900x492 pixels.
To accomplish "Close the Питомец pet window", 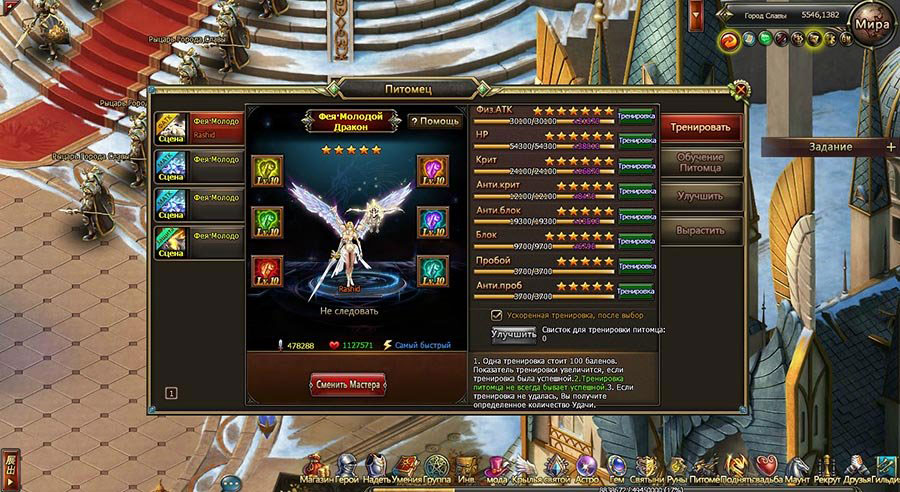I will [740, 89].
